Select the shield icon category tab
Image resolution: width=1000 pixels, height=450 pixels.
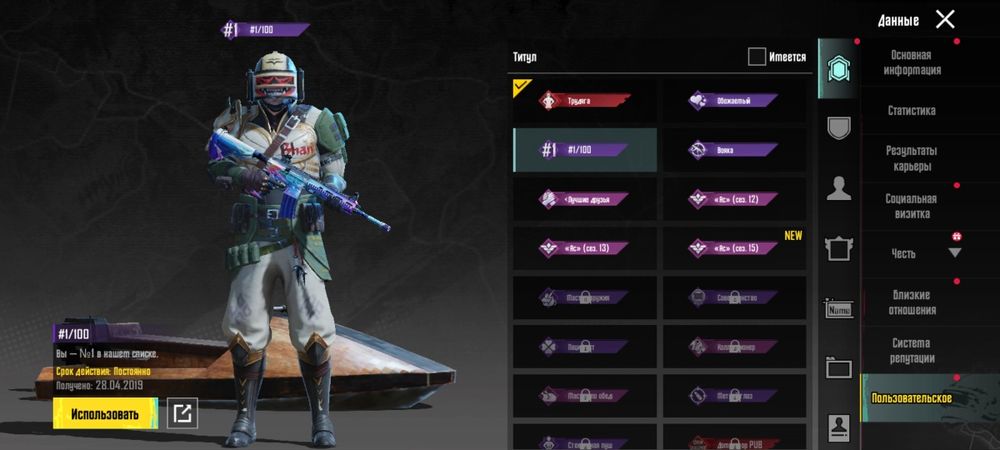pos(839,127)
